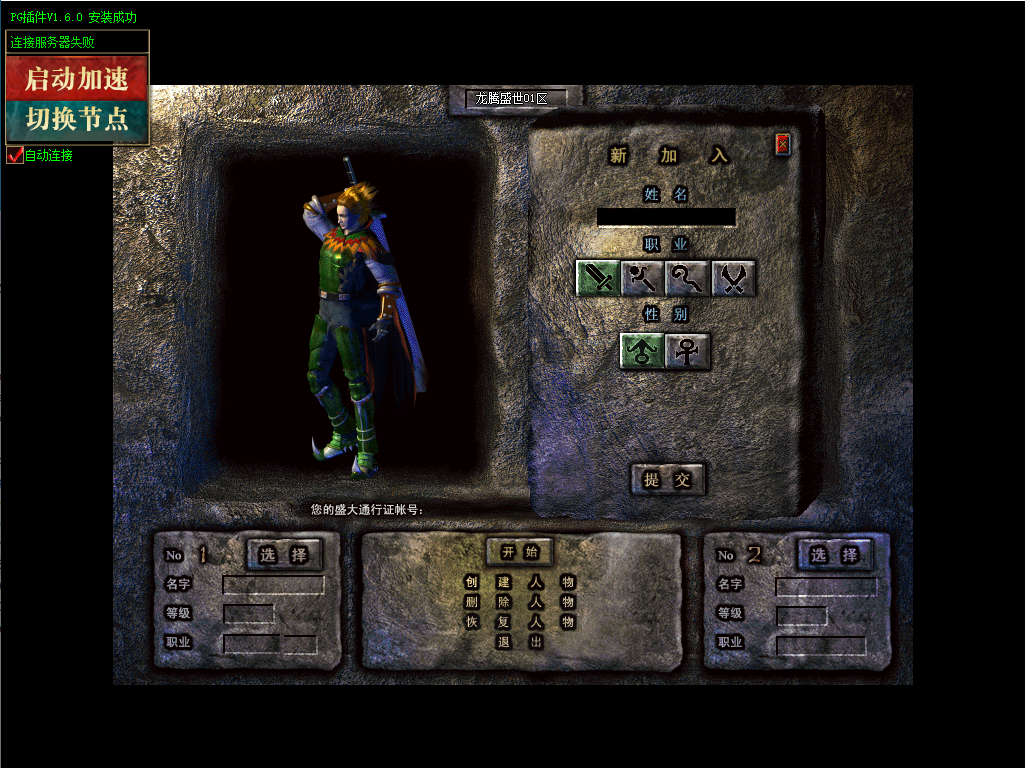This screenshot has height=768, width=1025.
Task: Choose the male gender symbol
Action: (x=642, y=351)
